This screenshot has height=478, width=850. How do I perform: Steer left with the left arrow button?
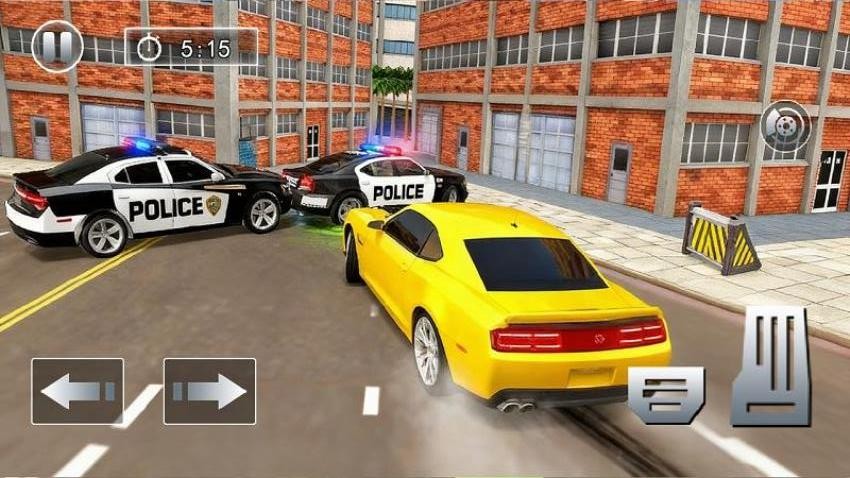click(77, 391)
